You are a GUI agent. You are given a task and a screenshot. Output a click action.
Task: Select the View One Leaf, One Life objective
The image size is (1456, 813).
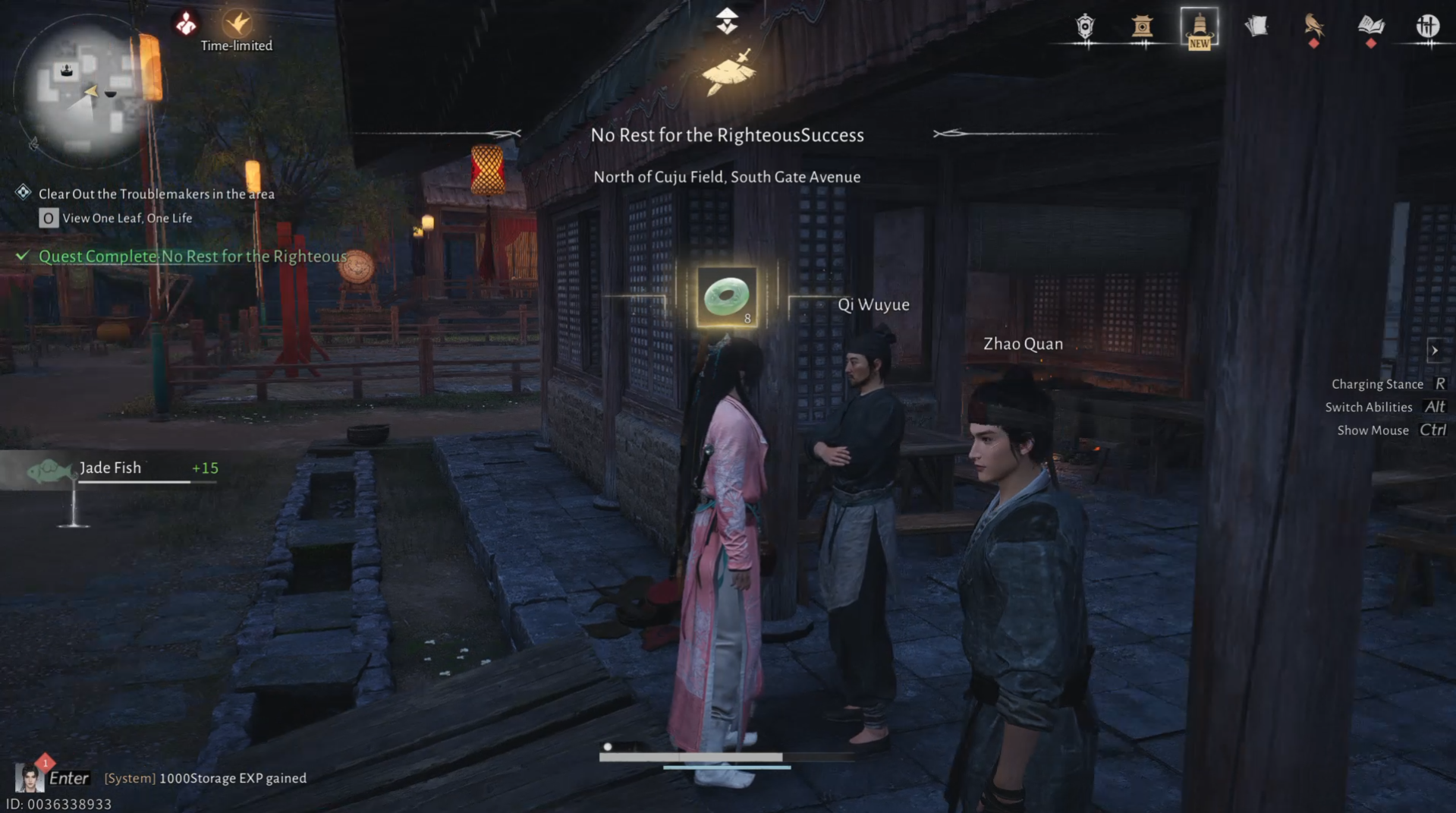coord(127,218)
